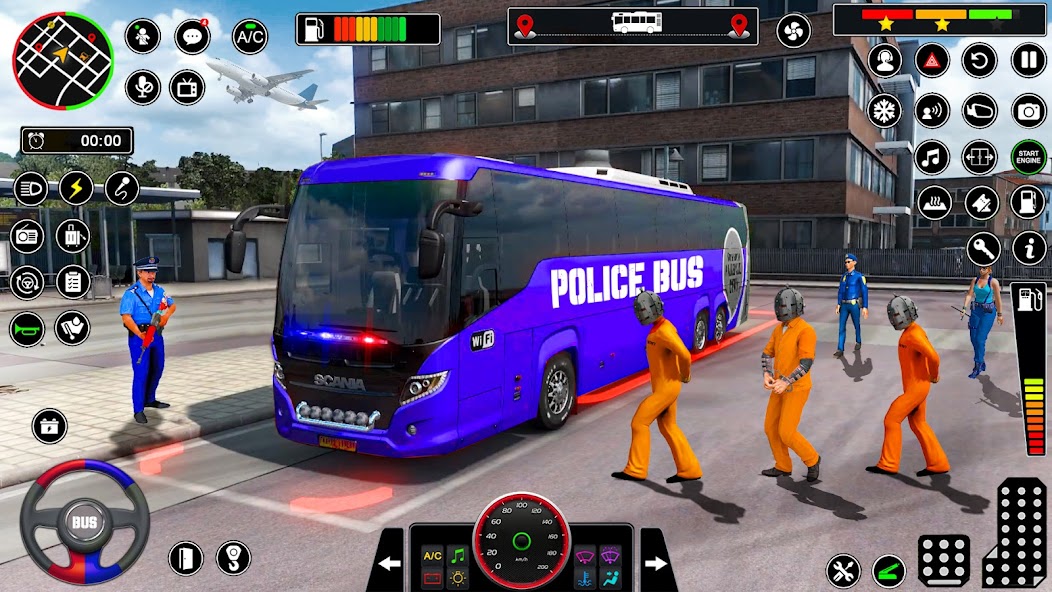Image resolution: width=1052 pixels, height=592 pixels.
Task: Open the bus doors icon
Action: coord(980,156)
